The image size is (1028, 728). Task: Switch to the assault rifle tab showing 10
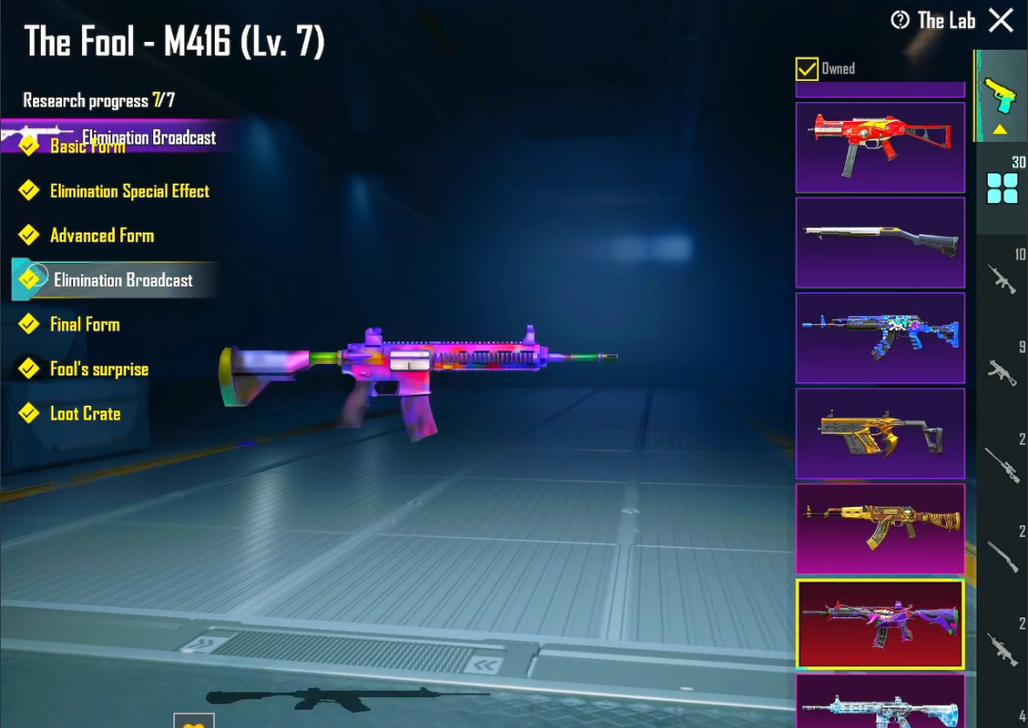coord(1002,277)
